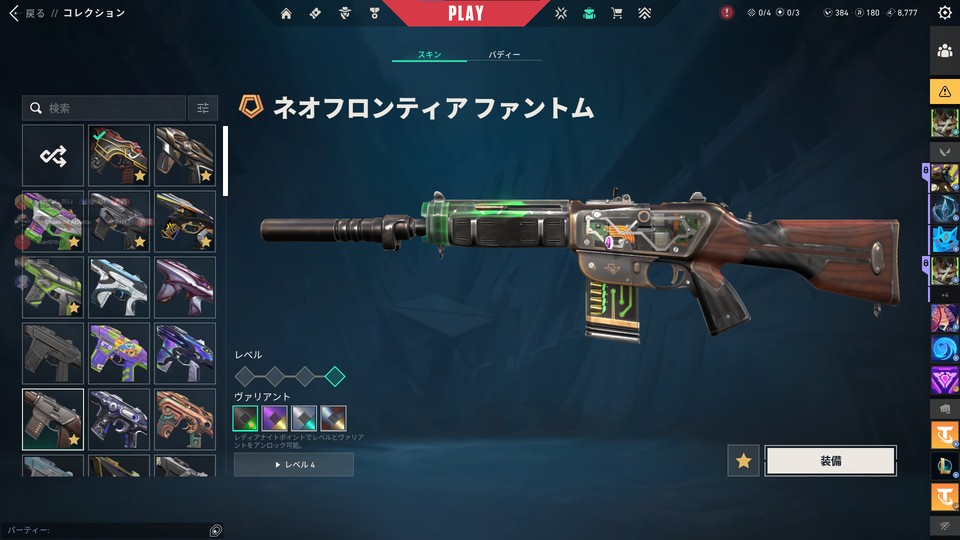
Task: Open the friends list panel
Action: pyautogui.click(x=945, y=51)
